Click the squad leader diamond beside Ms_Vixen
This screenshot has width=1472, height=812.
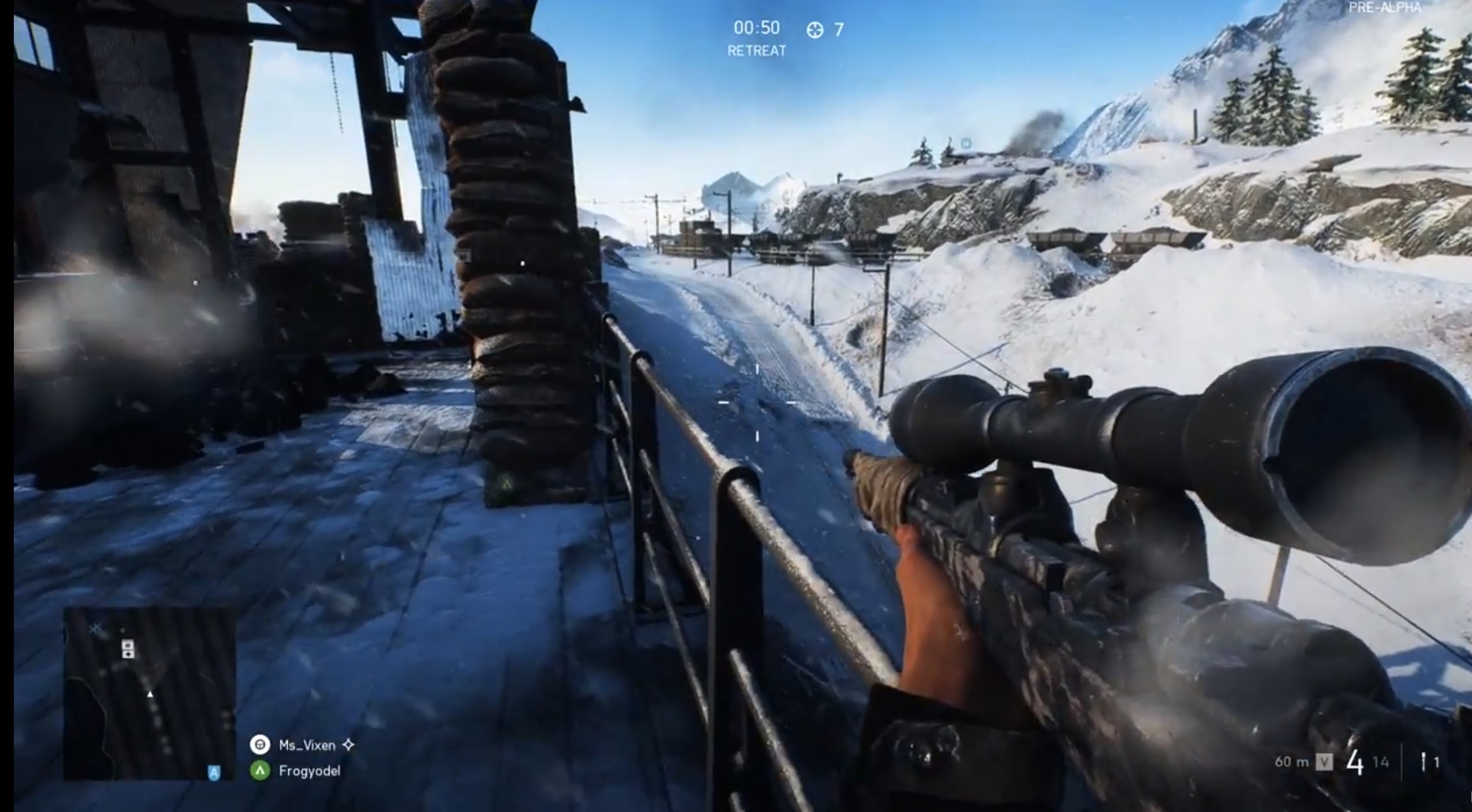(x=347, y=745)
